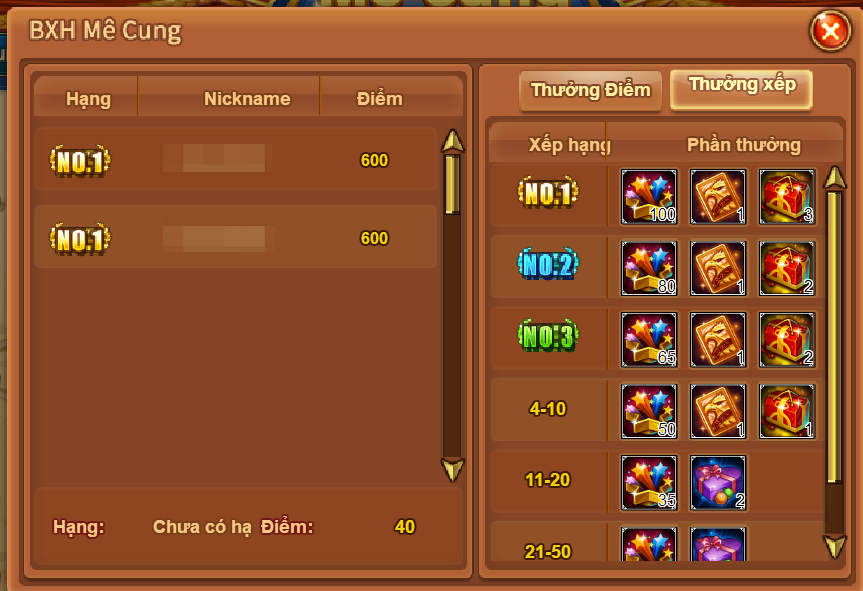Check the NO.3 fireworks box showing 65
Image resolution: width=863 pixels, height=591 pixels.
(650, 339)
